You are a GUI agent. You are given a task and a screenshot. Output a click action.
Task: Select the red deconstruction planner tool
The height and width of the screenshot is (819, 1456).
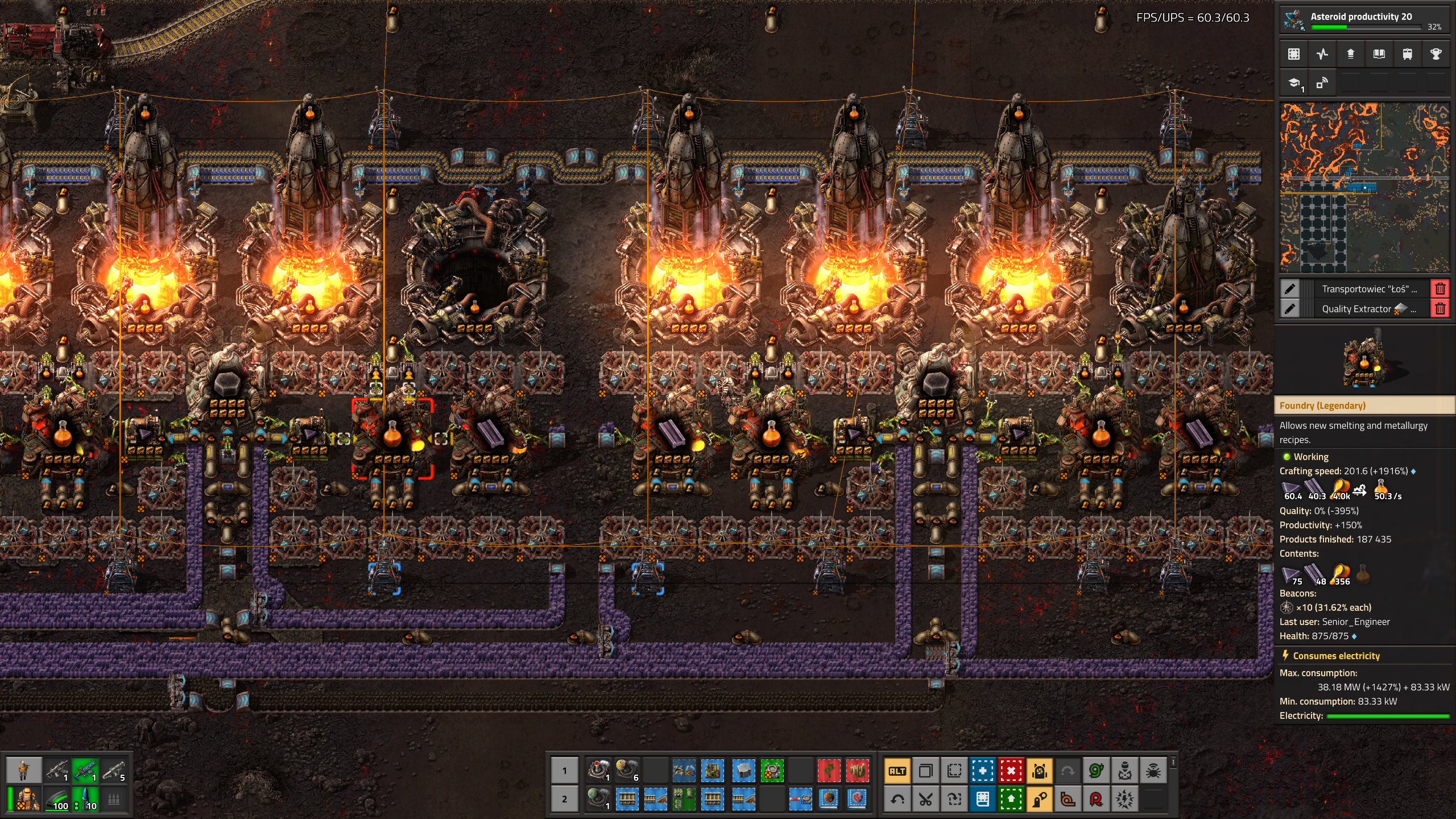pyautogui.click(x=1011, y=771)
